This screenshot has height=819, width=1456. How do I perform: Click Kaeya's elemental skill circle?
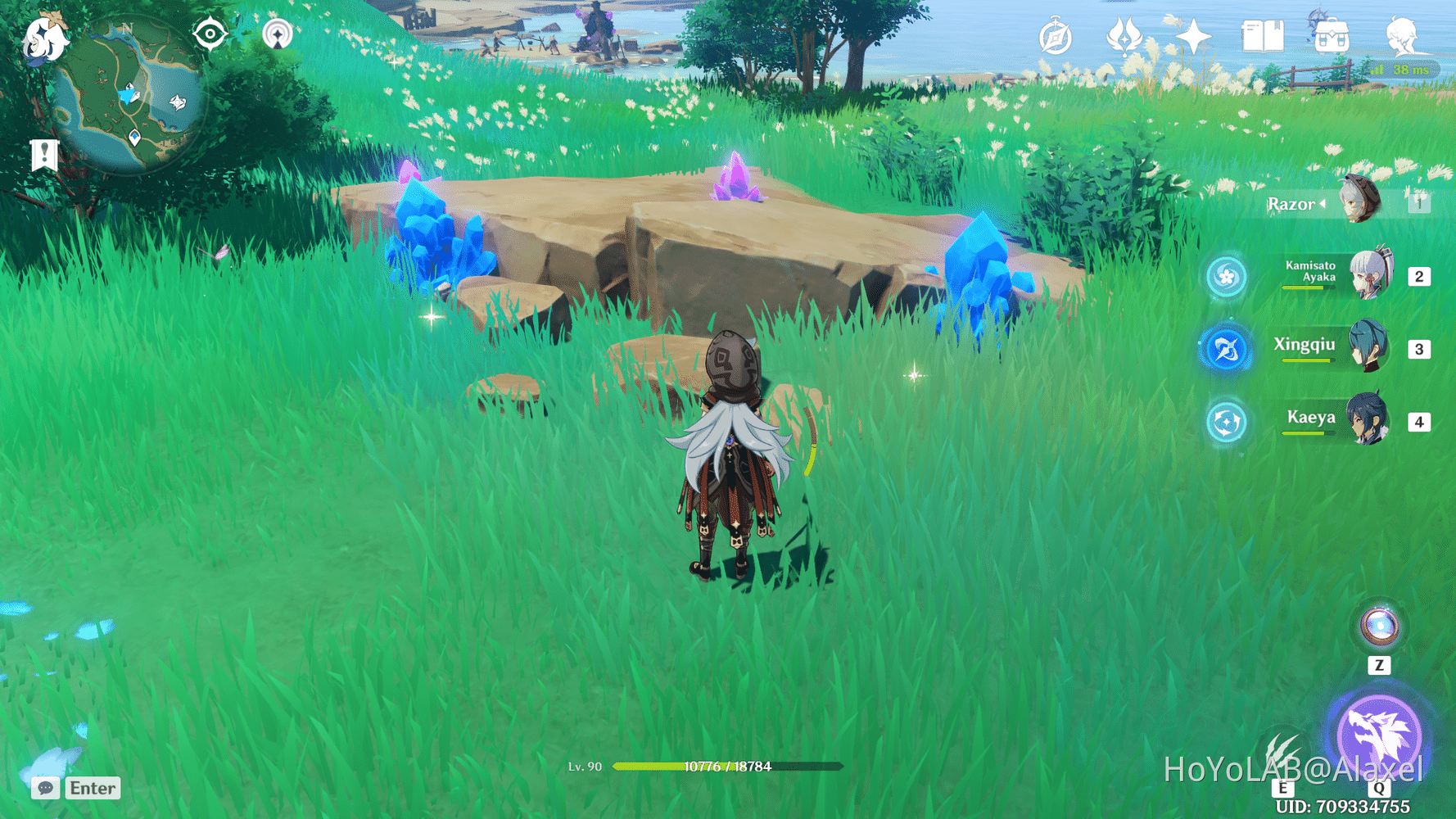[1226, 421]
